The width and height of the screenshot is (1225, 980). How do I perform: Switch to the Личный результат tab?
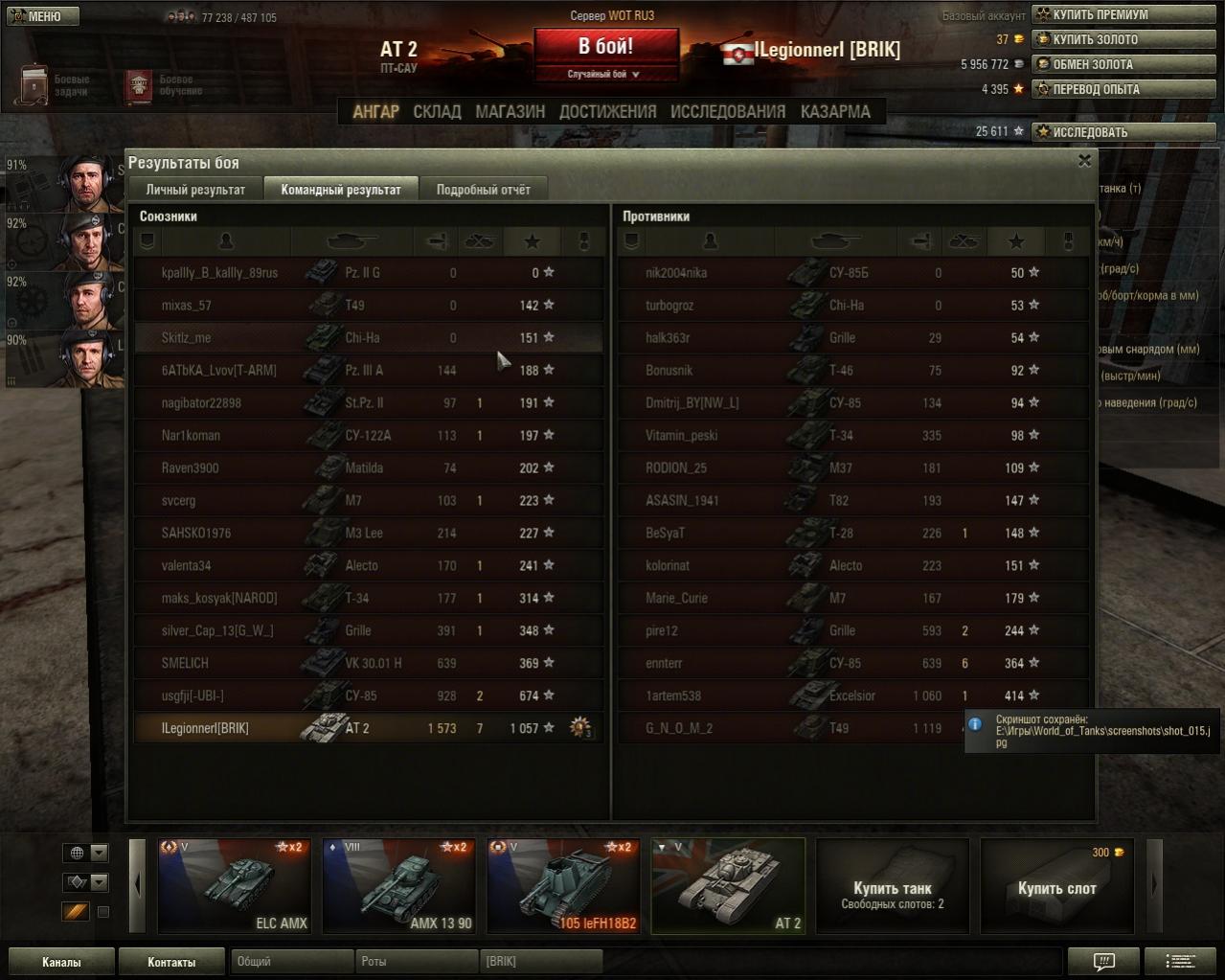click(x=195, y=190)
